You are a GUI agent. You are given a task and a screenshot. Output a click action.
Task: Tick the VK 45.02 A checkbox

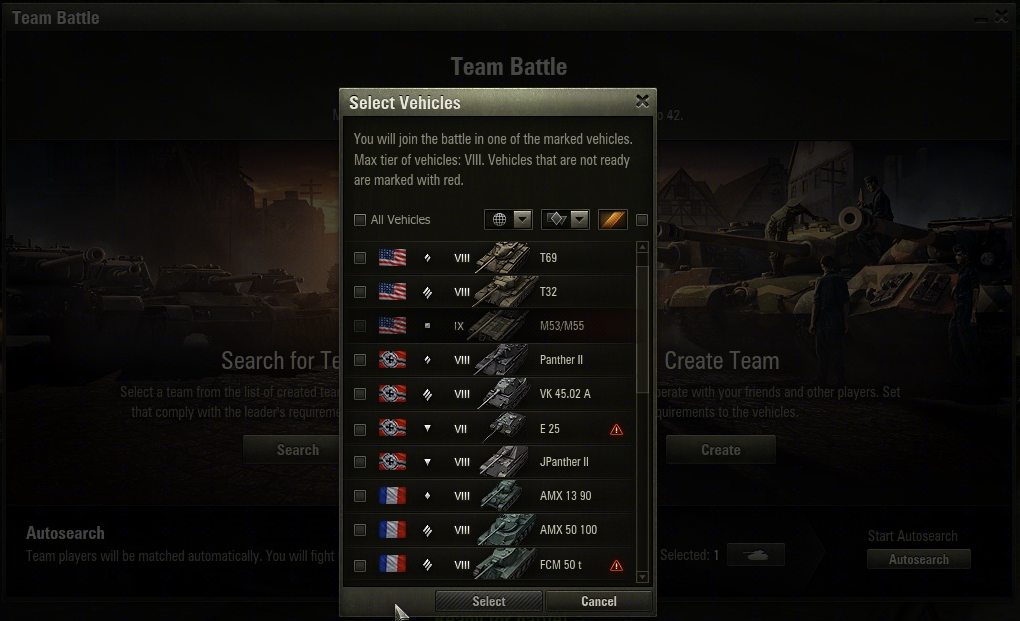(360, 394)
